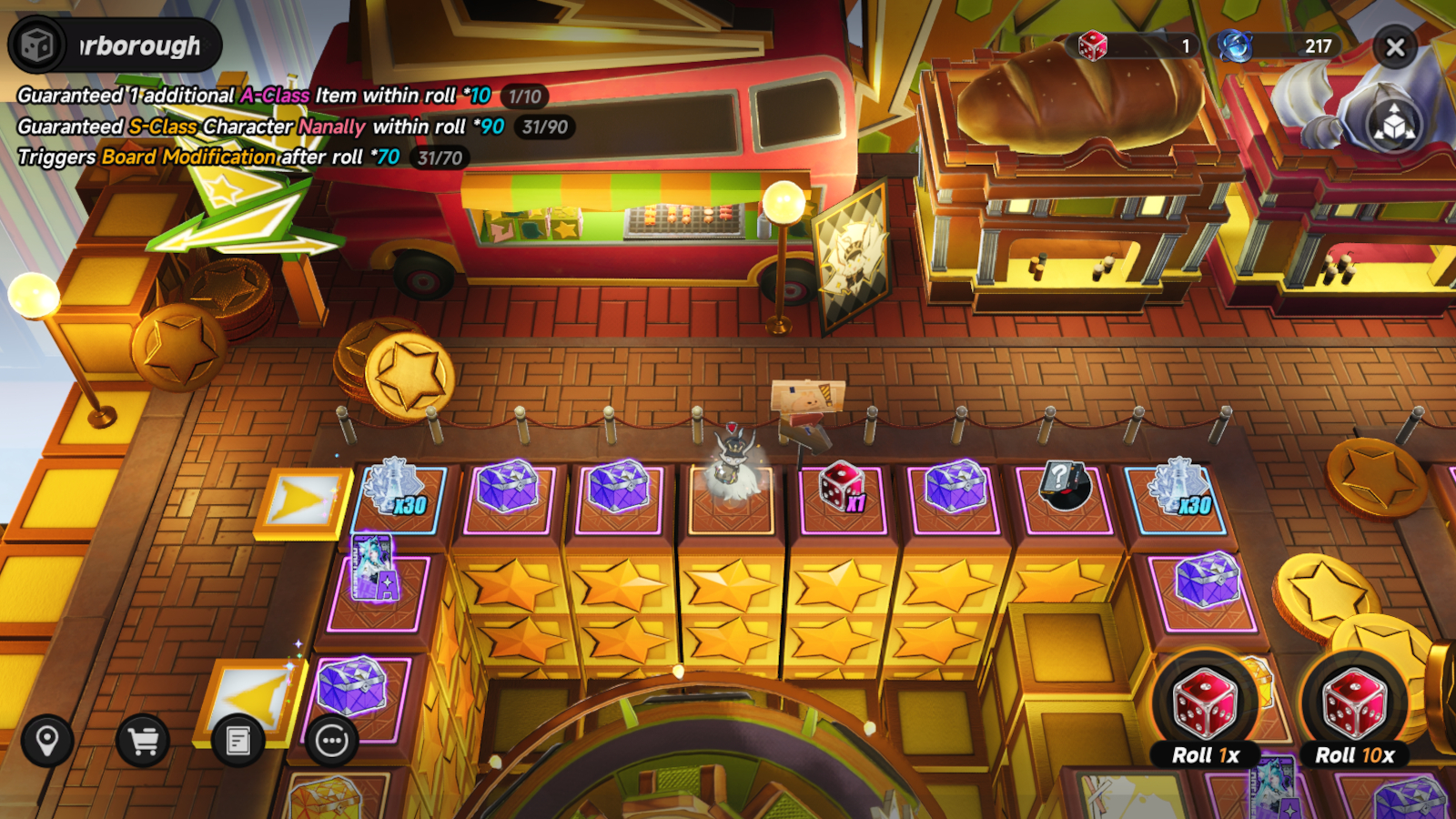The image size is (1456, 819).
Task: Close the dice board screen
Action: click(1395, 47)
